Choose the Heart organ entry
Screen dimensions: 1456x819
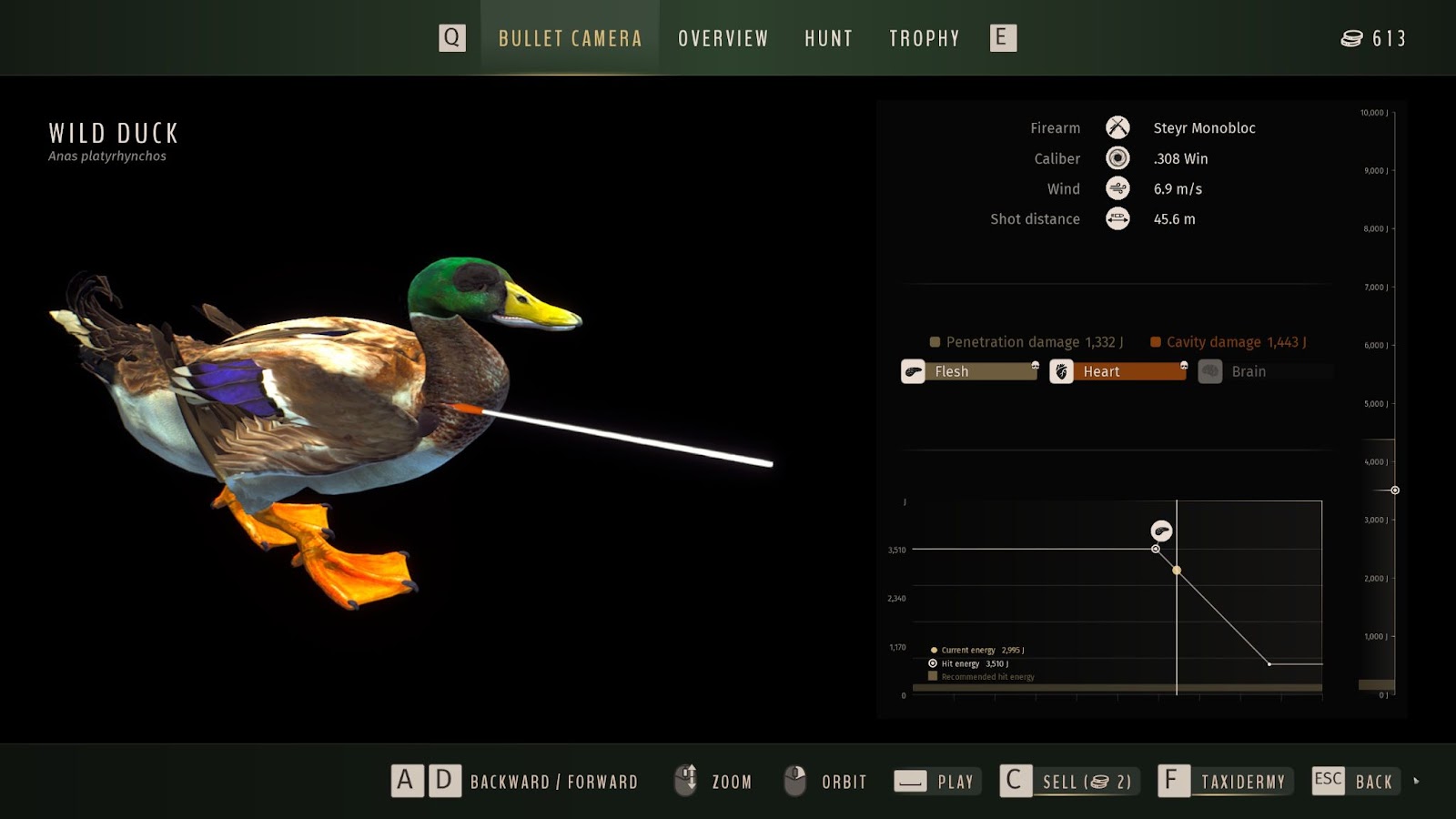tap(1119, 371)
